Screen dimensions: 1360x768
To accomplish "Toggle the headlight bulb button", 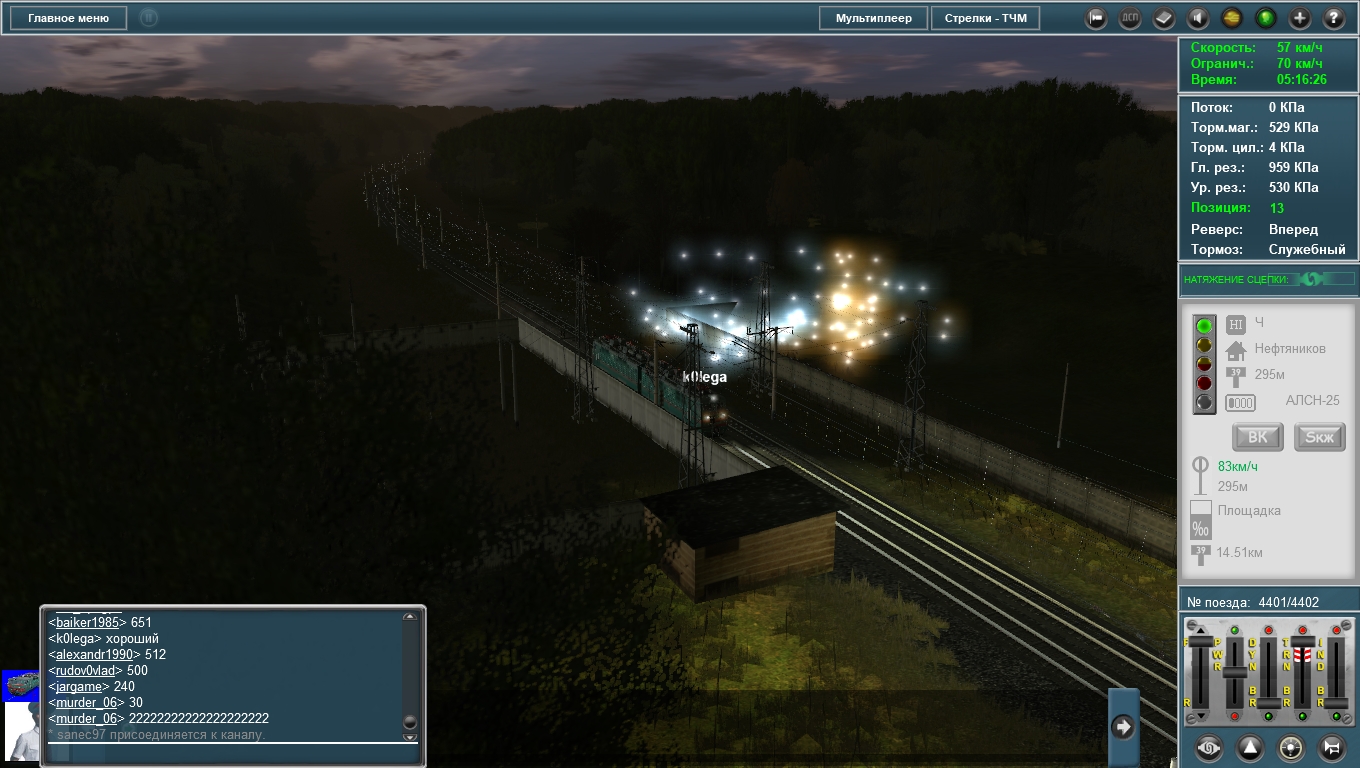I will [x=1291, y=747].
